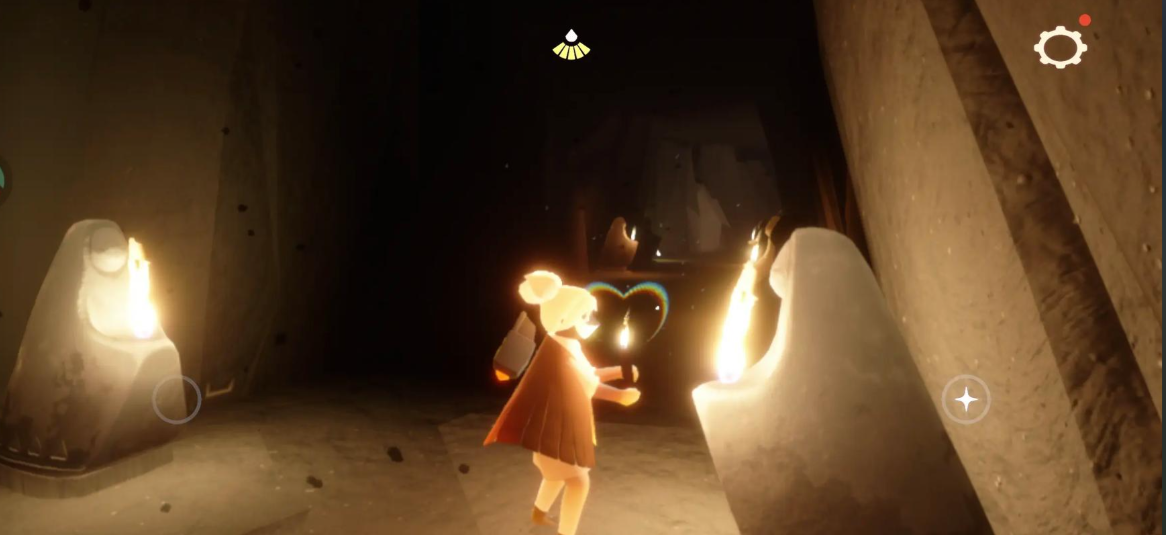Viewport: 1166px width, 535px height.
Task: Tap the empty circle touch control
Action: pos(177,400)
